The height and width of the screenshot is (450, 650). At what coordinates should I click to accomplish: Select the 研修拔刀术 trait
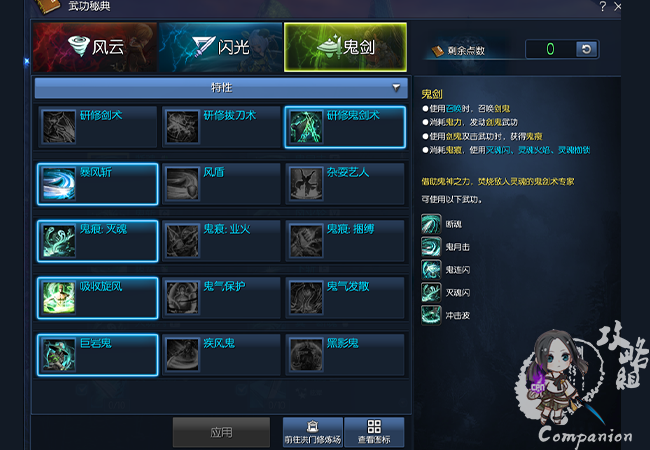click(x=221, y=127)
